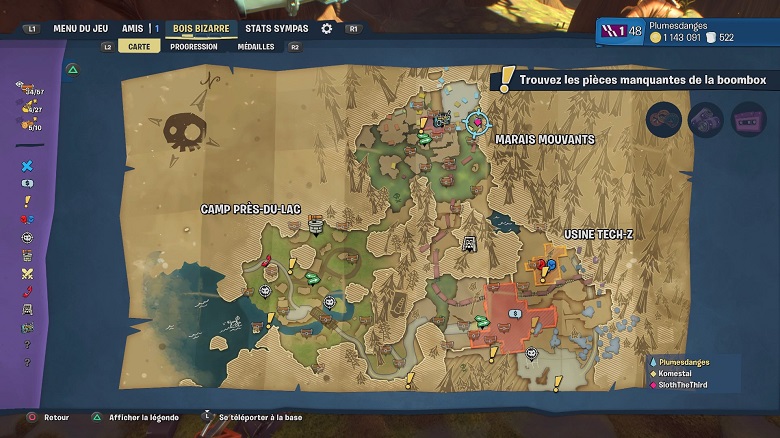The image size is (780, 438).
Task: Switch to the Progression sub-tab
Action: (x=193, y=46)
